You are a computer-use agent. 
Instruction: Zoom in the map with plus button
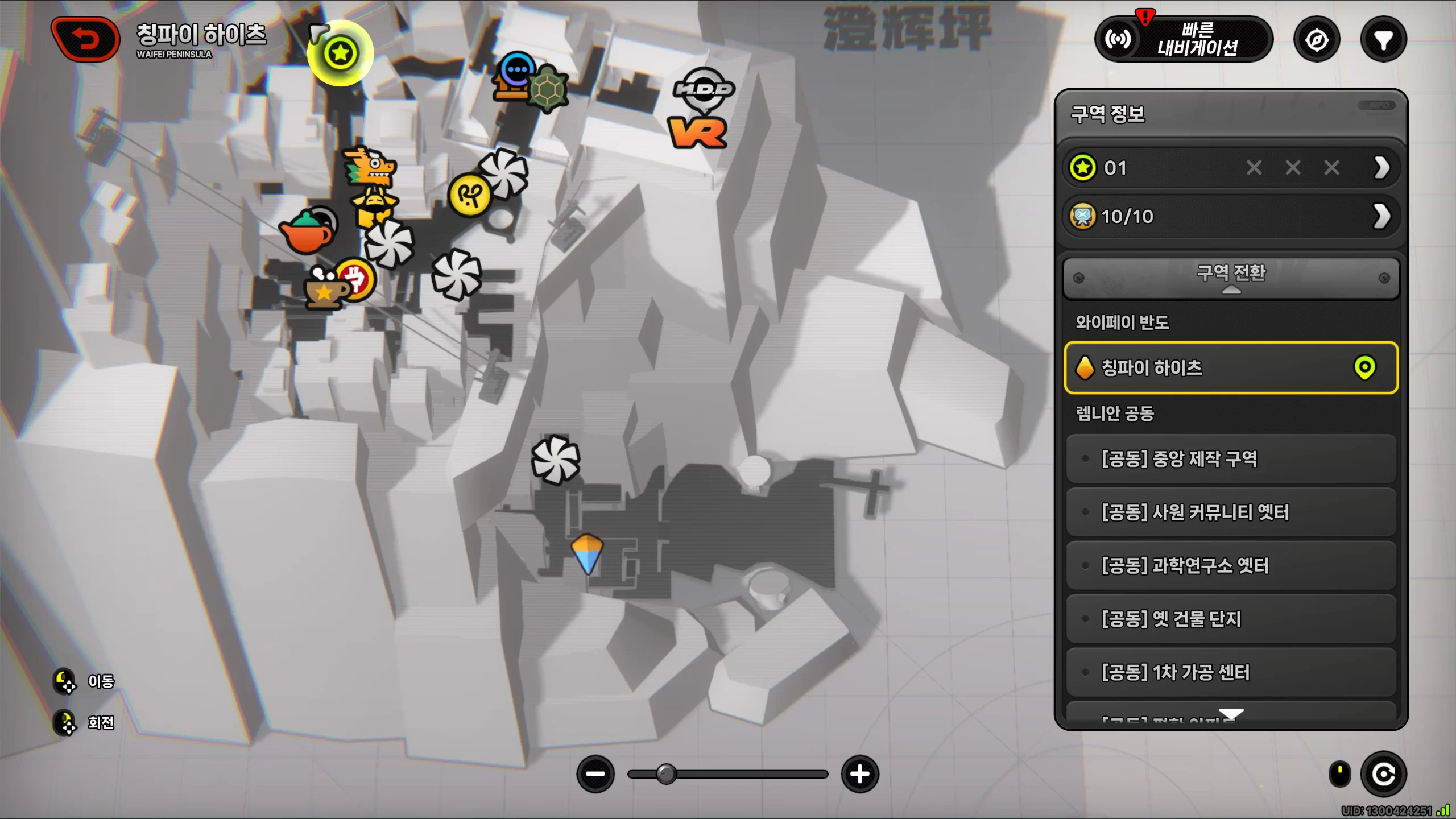click(860, 774)
